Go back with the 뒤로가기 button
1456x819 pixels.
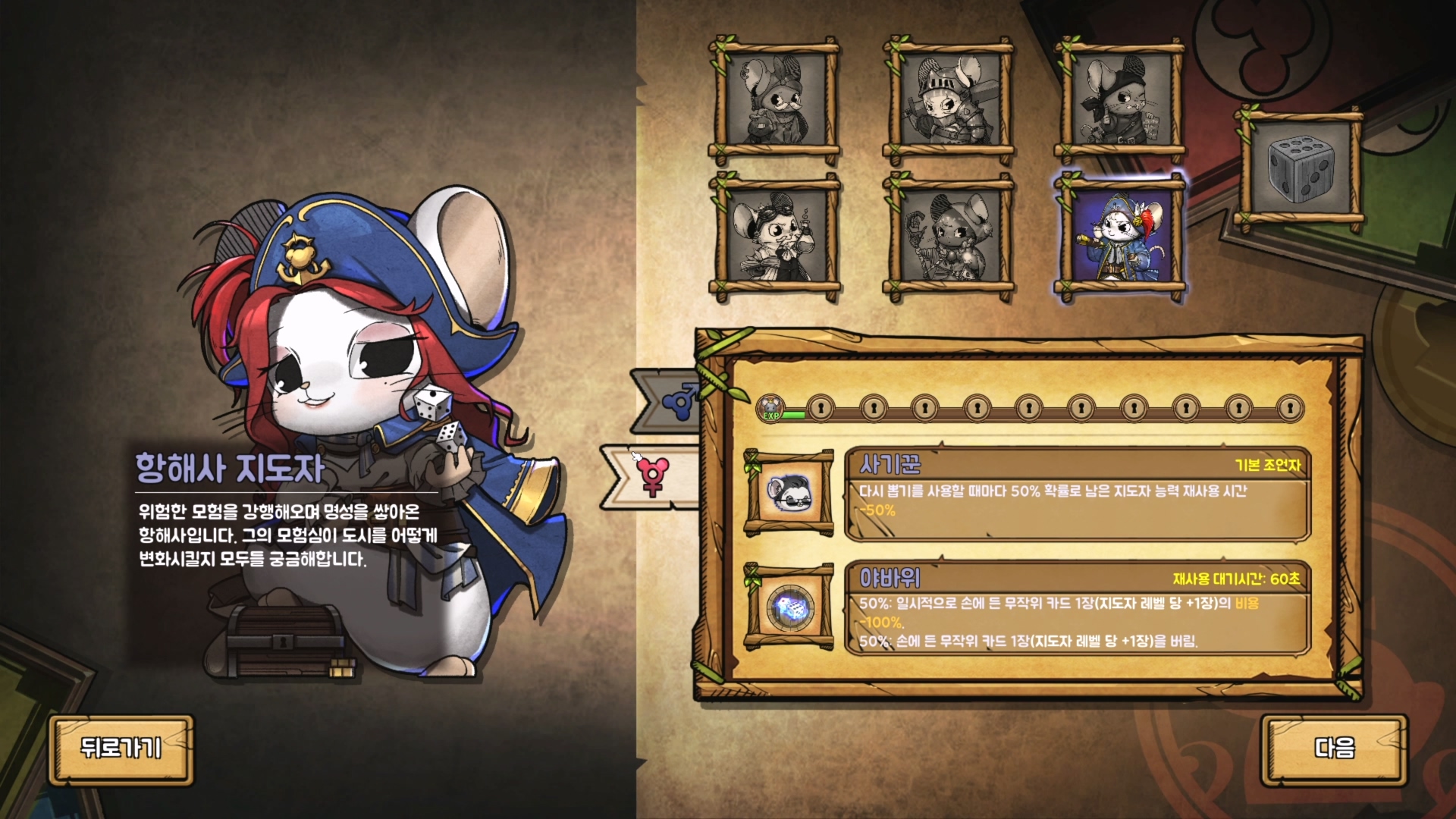point(121,749)
